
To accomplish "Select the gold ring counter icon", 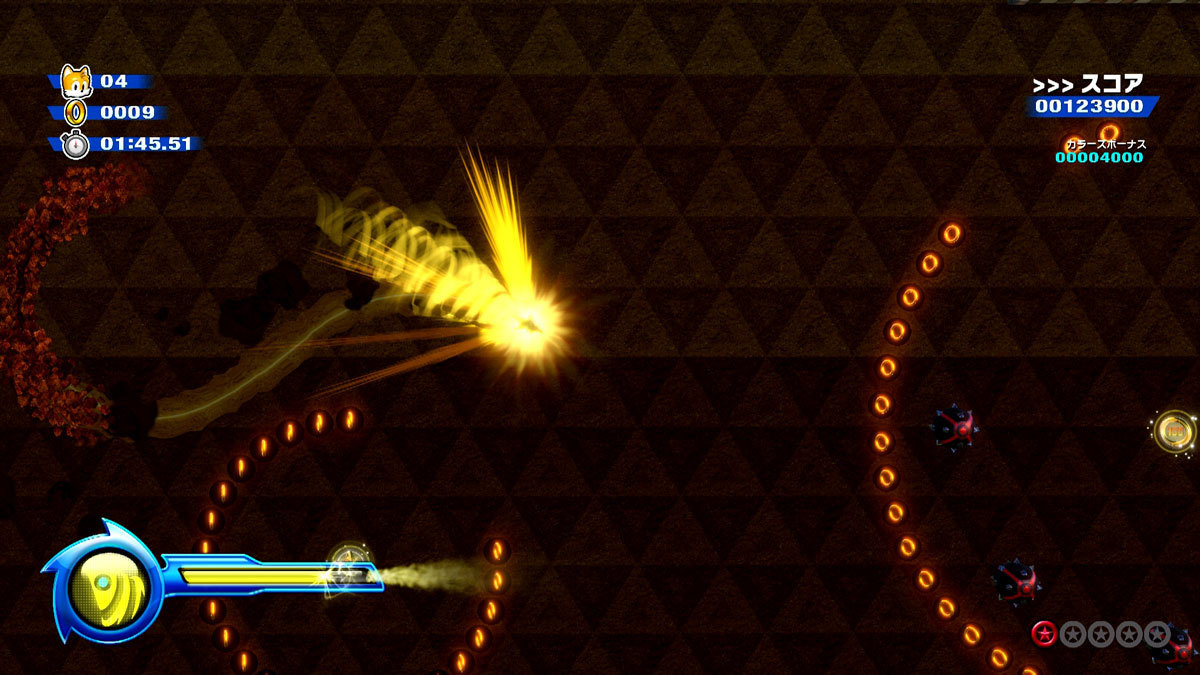I will 76,112.
